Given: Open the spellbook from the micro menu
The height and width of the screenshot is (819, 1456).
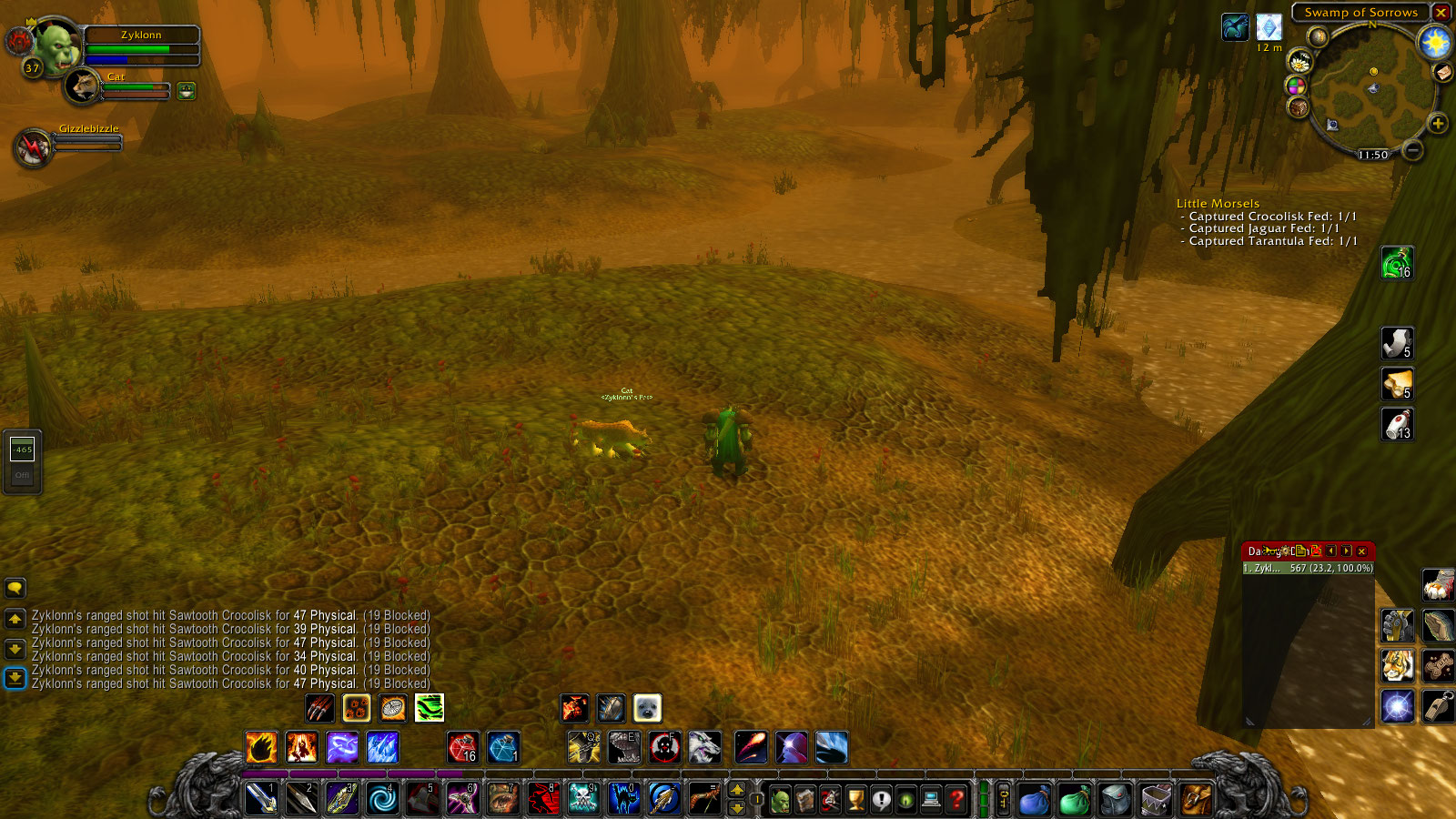Looking at the screenshot, I should (x=804, y=799).
